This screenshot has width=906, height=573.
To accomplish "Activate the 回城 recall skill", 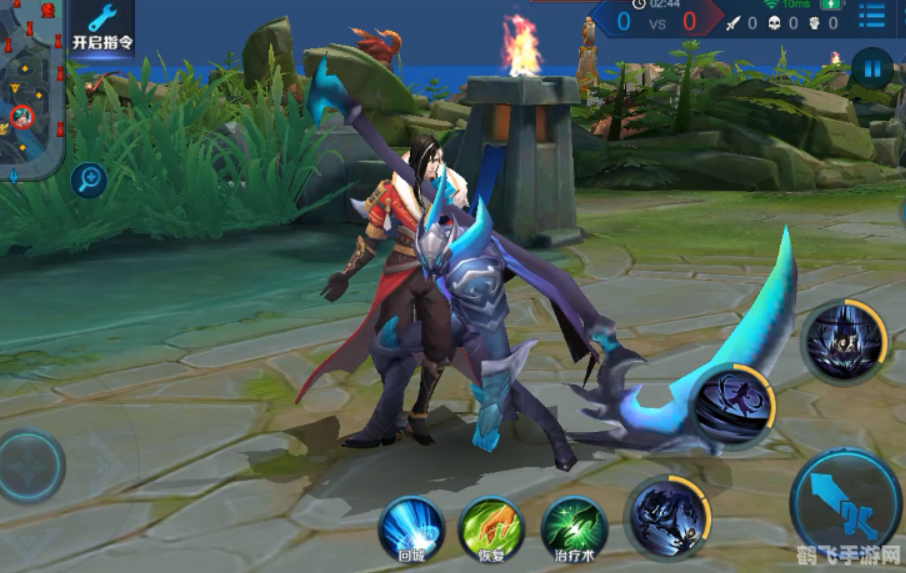I will pos(411,529).
